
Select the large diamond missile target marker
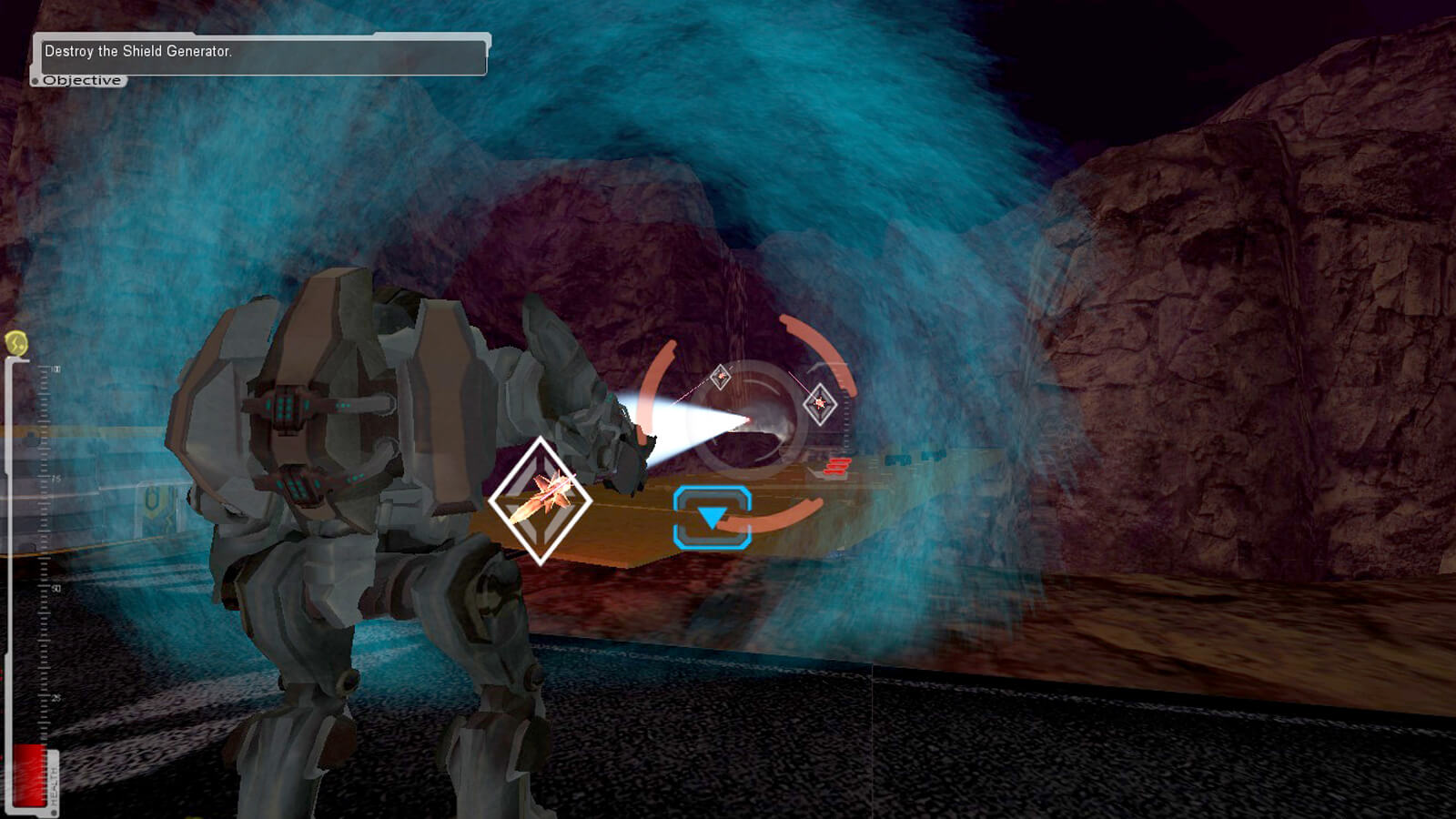[x=541, y=500]
